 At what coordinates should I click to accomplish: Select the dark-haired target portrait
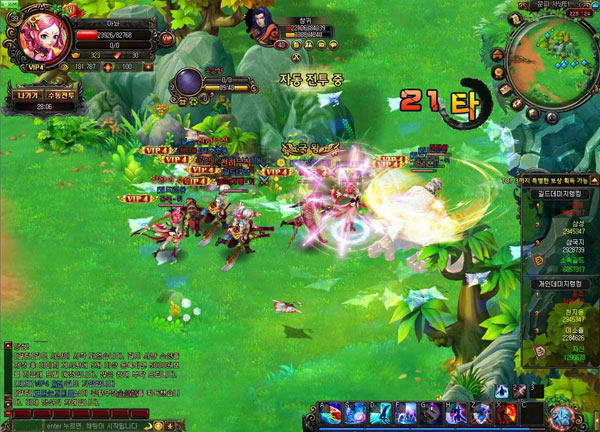coord(262,26)
